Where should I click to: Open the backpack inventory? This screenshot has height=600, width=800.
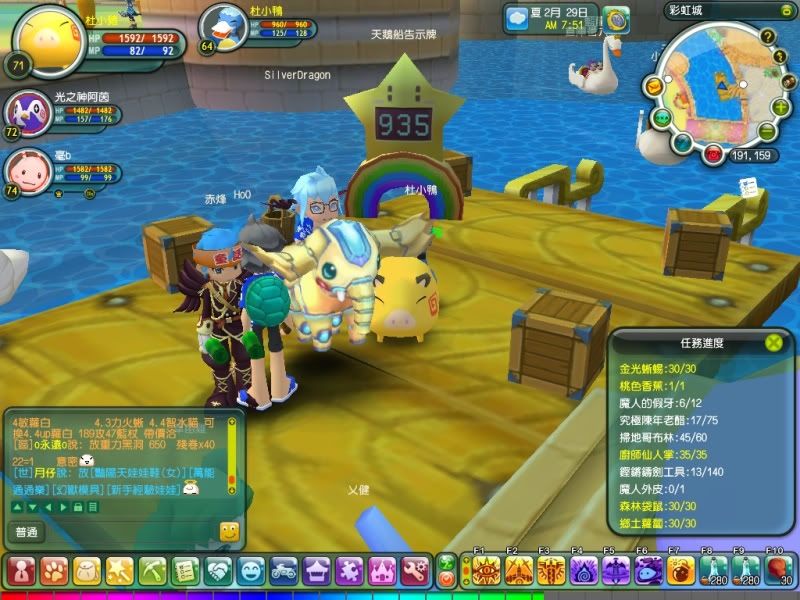(x=87, y=571)
